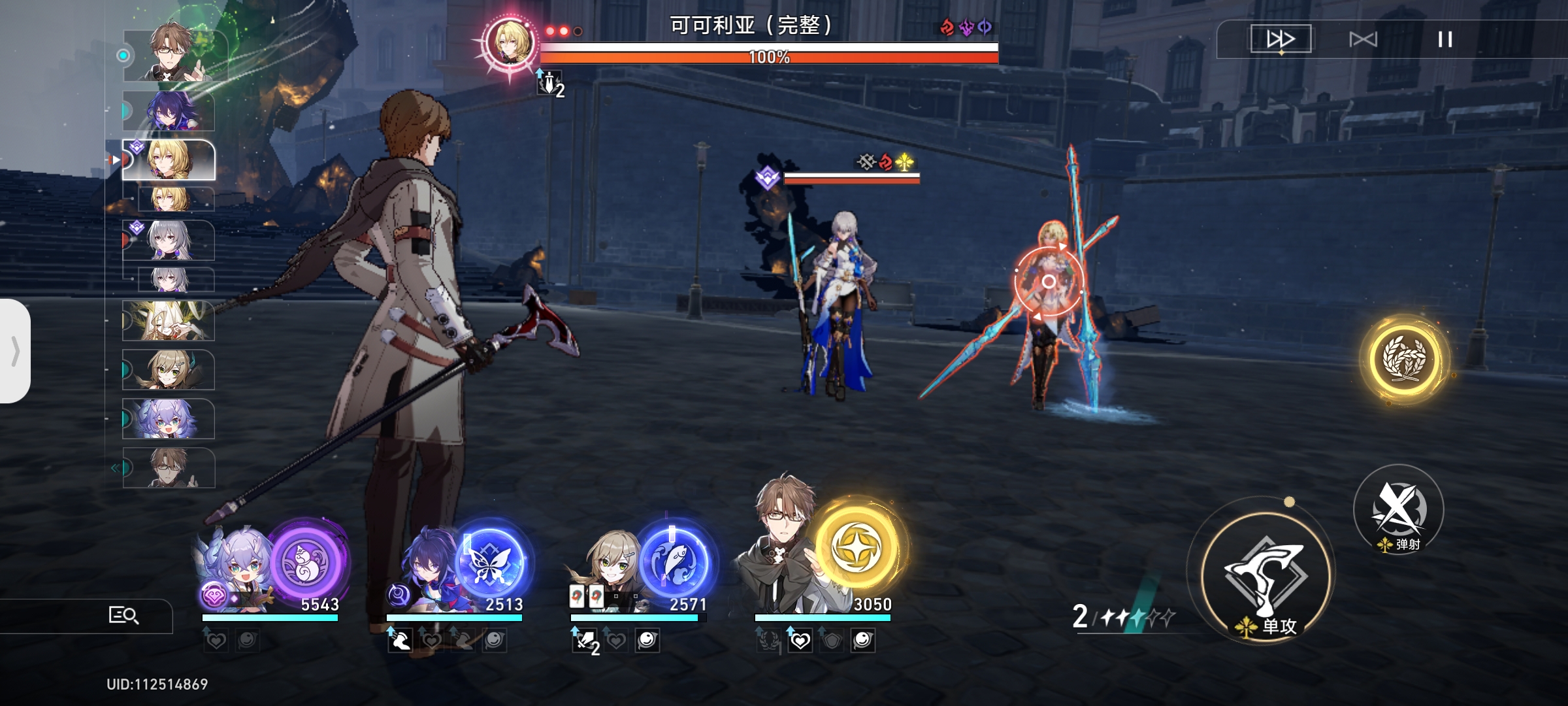Trigger the purple ultimate of the lavender-haired girl
1568x706 pixels.
click(308, 562)
